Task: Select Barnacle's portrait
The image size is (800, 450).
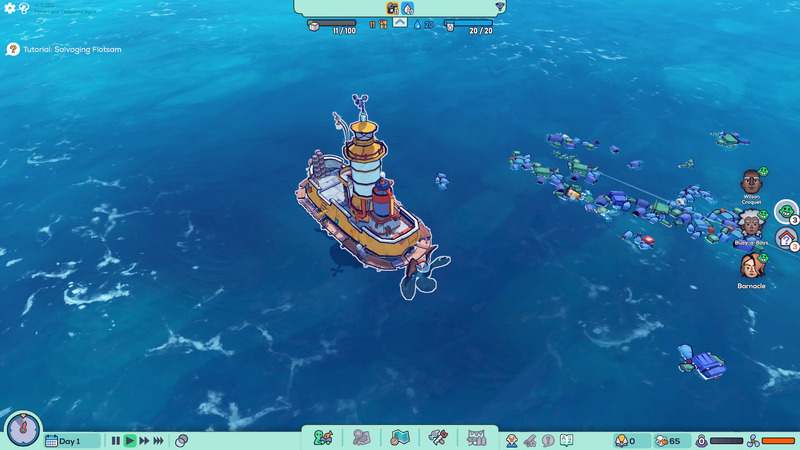Action: click(x=751, y=266)
